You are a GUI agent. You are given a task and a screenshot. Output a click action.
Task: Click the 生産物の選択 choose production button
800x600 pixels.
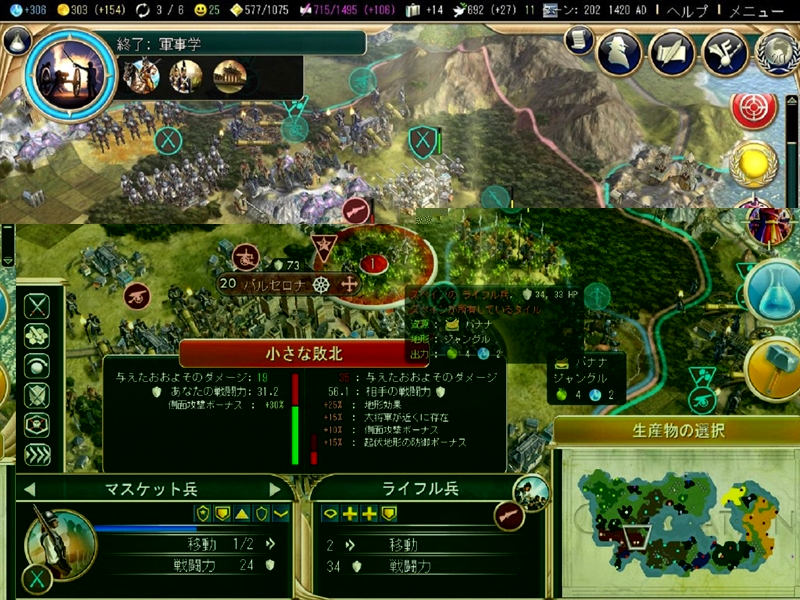pyautogui.click(x=678, y=432)
